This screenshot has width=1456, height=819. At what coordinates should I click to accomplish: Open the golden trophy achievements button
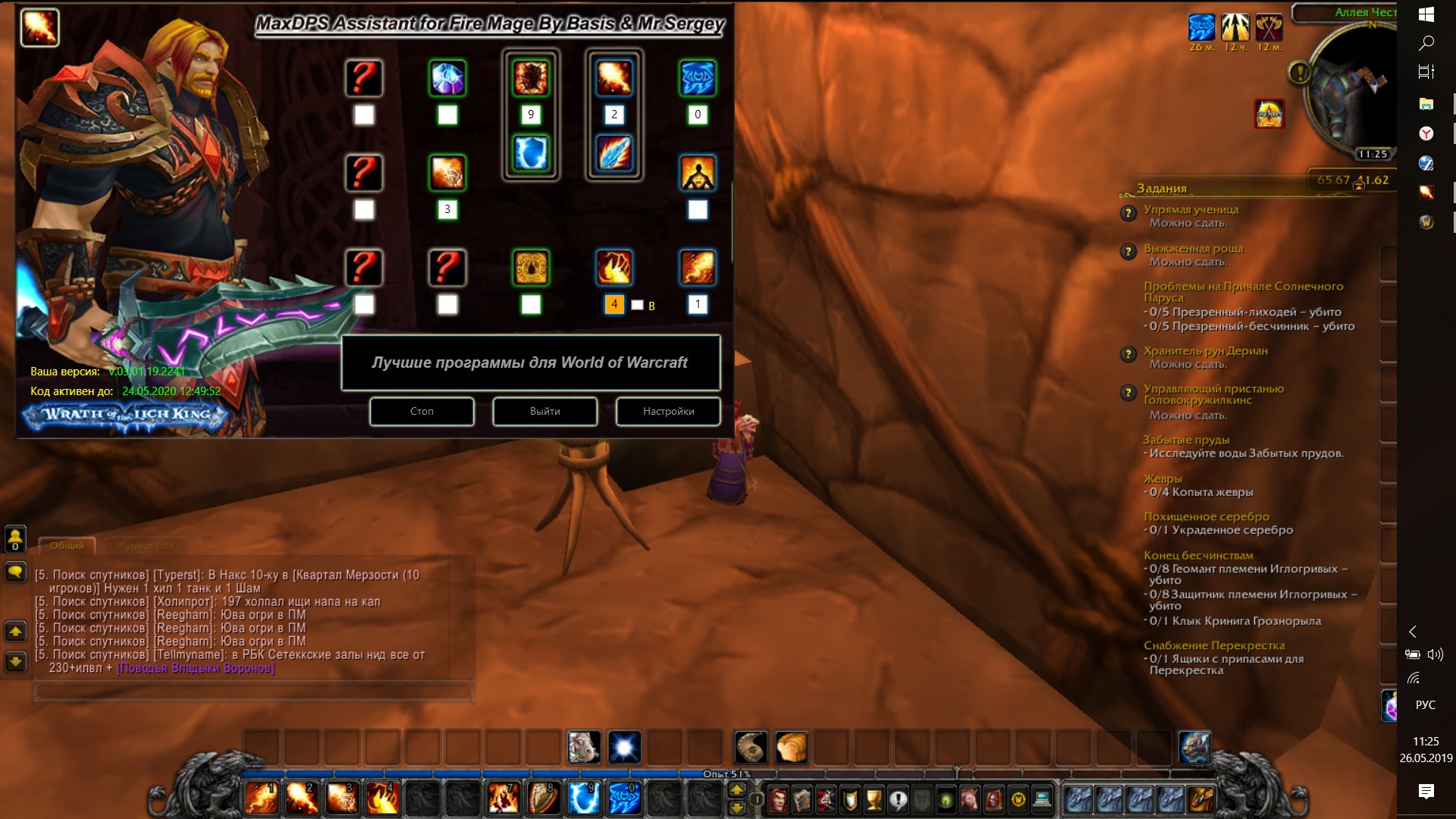(874, 799)
